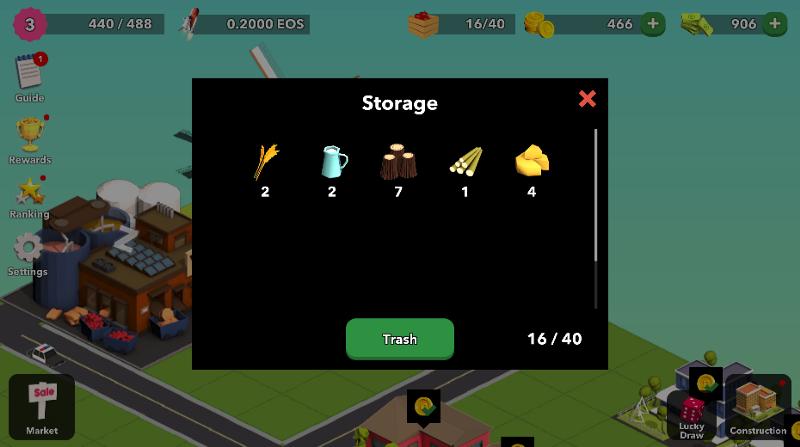Viewport: 800px width, 447px height.
Task: Select the cheese item in storage
Action: pyautogui.click(x=531, y=161)
